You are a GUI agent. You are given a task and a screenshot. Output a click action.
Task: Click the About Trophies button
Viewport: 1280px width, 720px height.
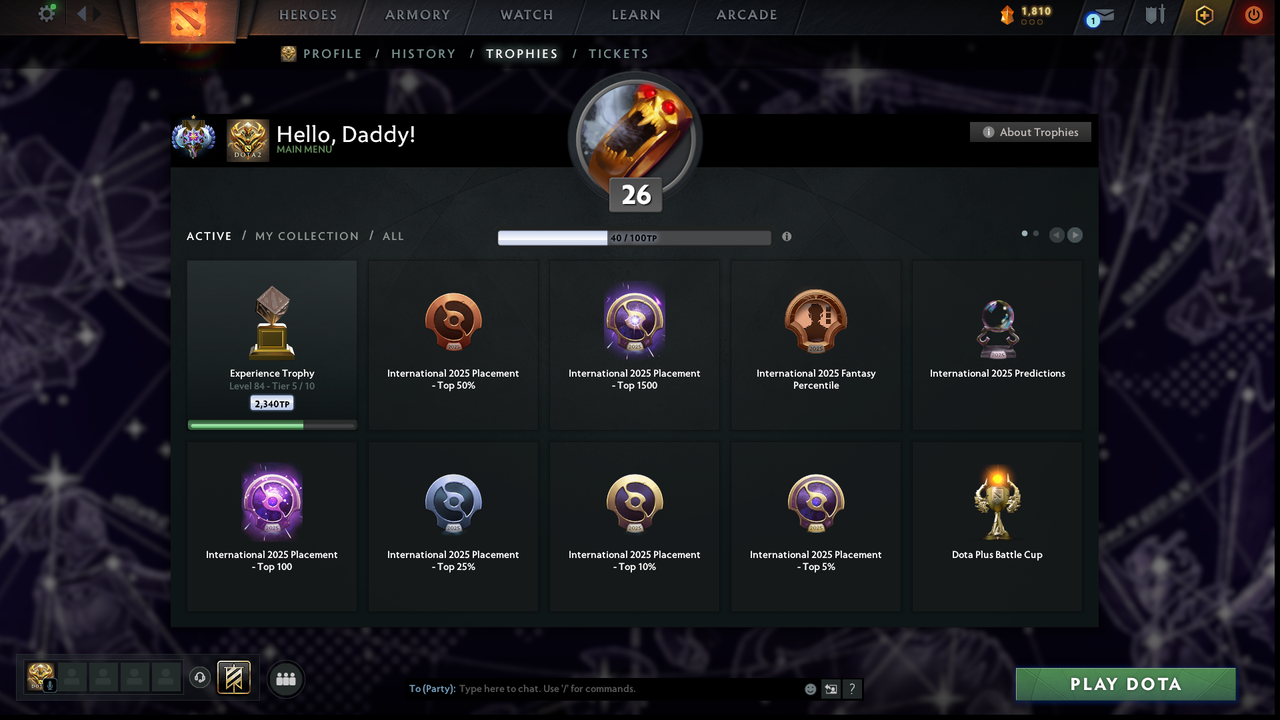coord(1030,131)
